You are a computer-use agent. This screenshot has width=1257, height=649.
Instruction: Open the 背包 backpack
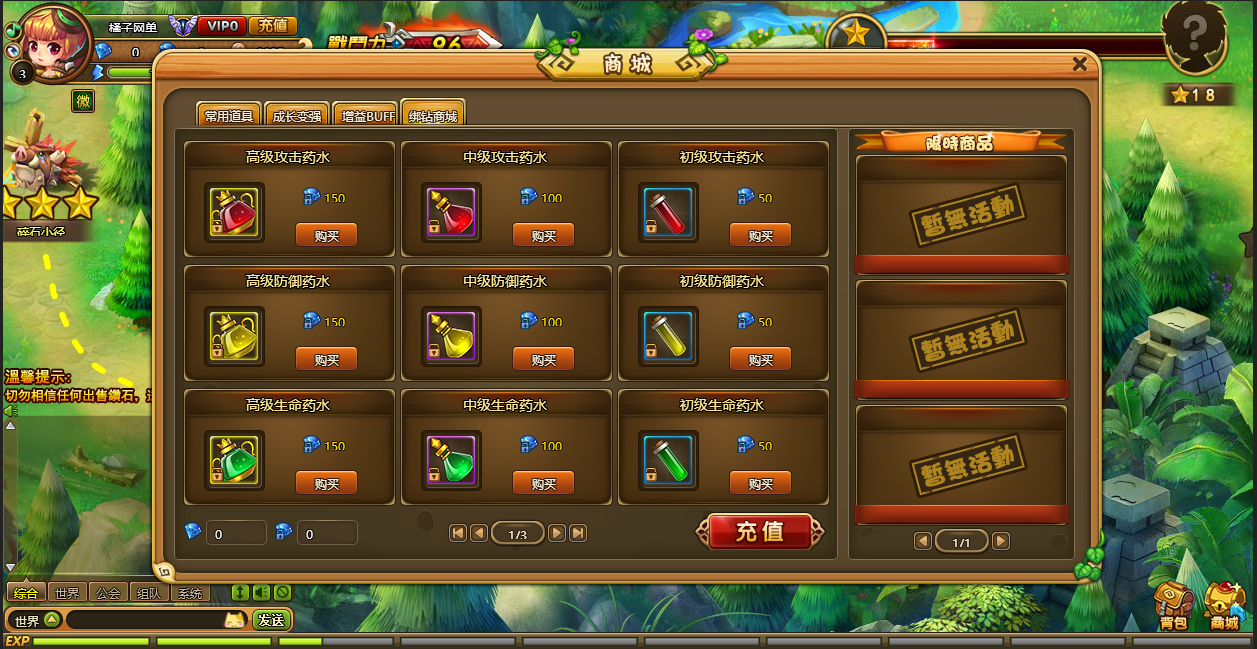coord(1174,605)
